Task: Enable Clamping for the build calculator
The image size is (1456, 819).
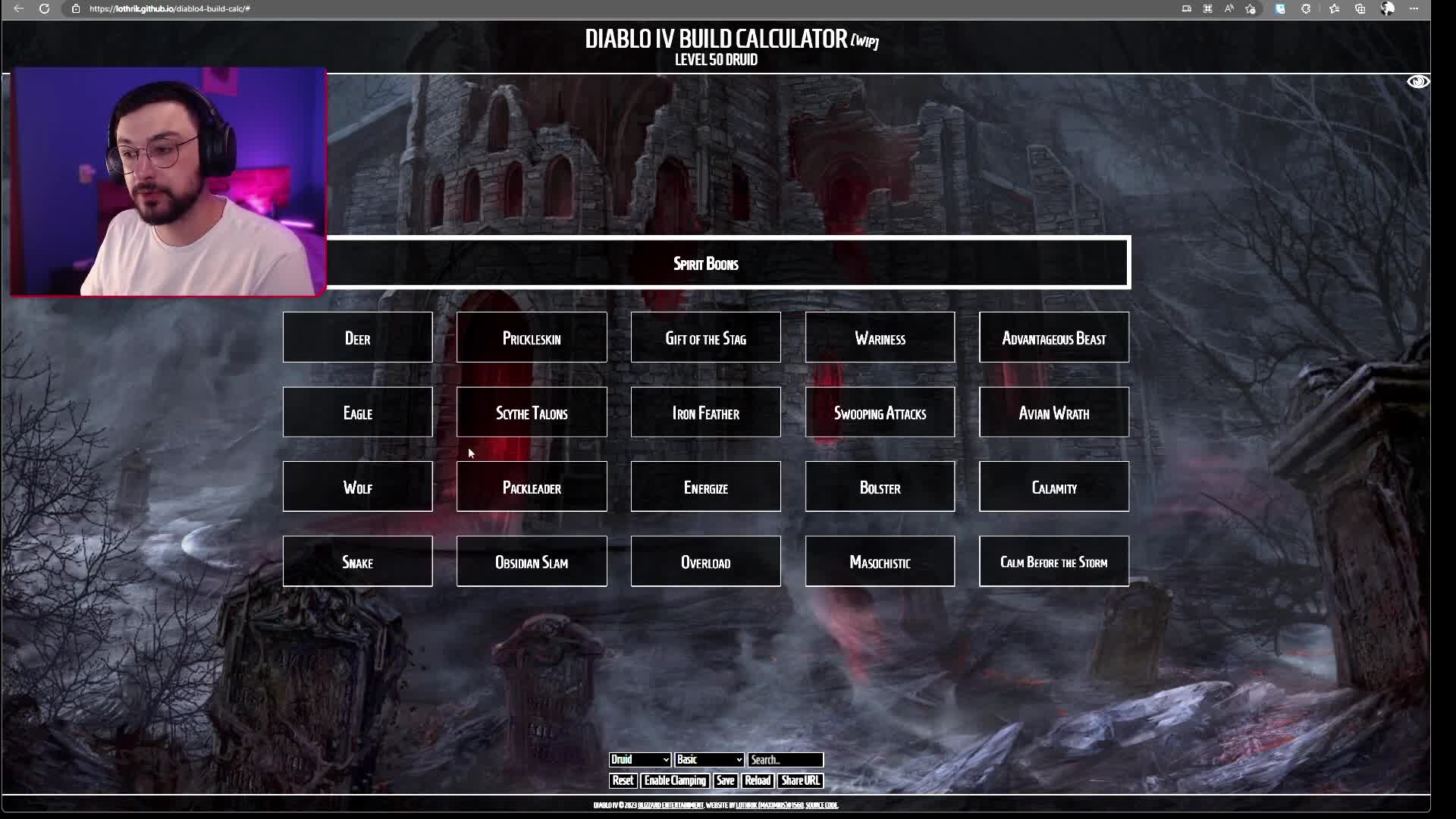Action: pos(674,780)
